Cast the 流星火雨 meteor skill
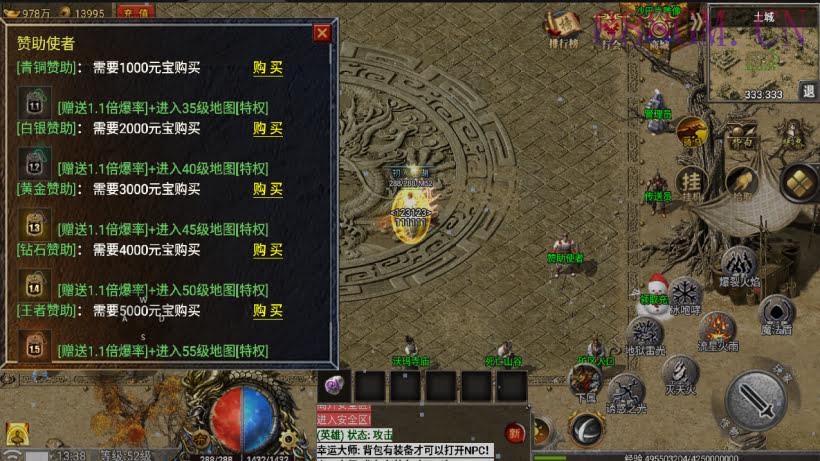 pos(717,328)
